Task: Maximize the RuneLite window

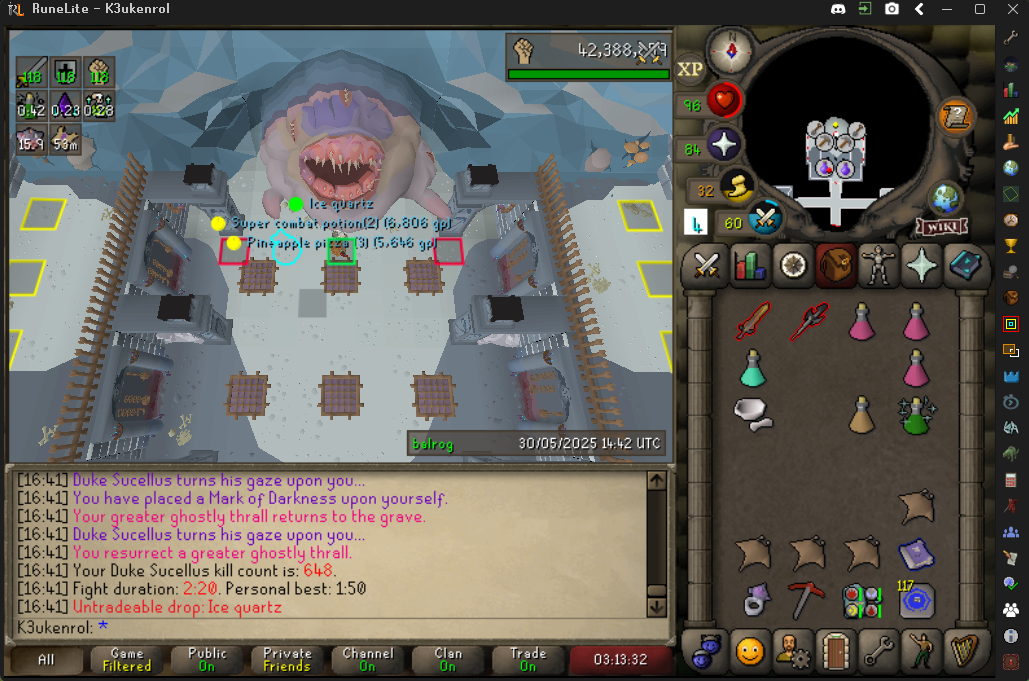Action: 980,9
